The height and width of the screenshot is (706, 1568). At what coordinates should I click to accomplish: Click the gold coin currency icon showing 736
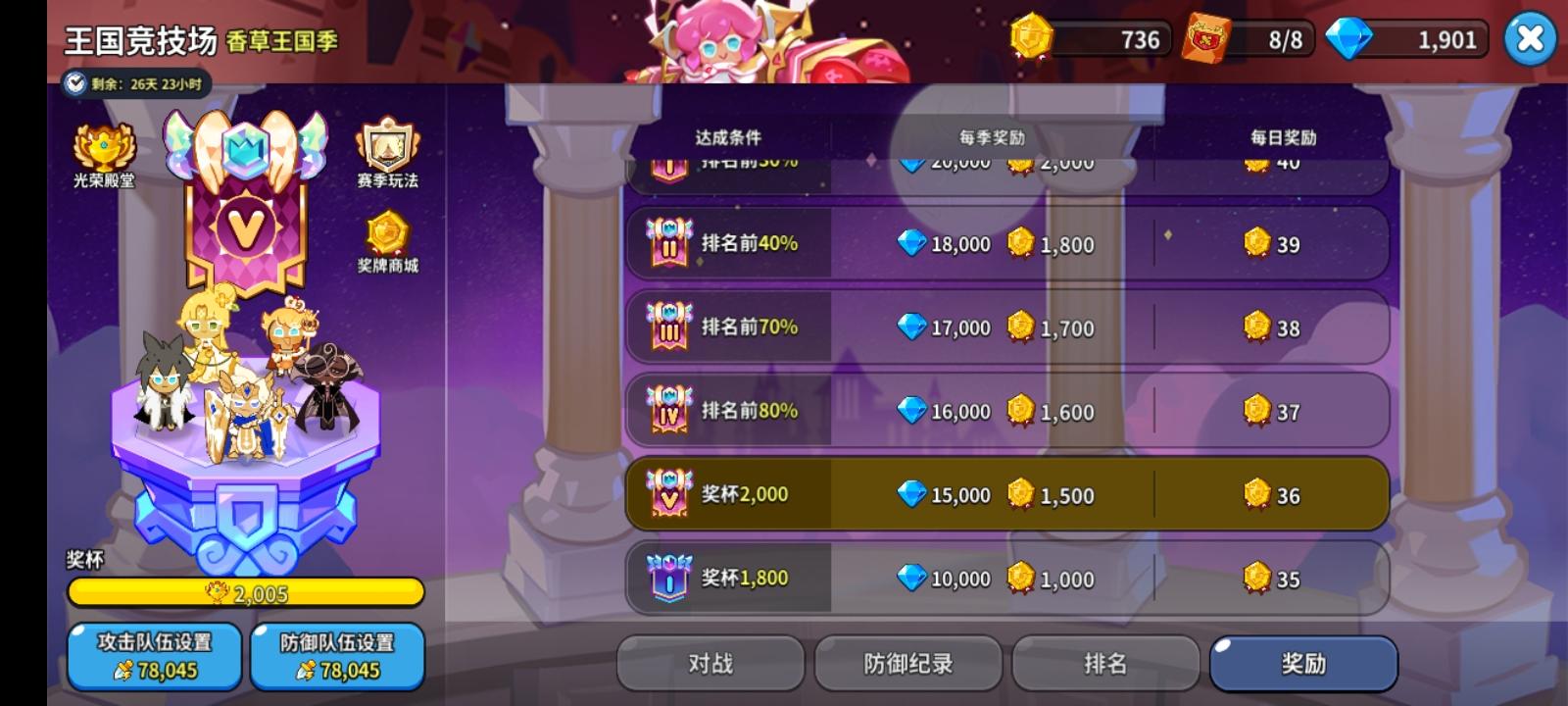1031,40
